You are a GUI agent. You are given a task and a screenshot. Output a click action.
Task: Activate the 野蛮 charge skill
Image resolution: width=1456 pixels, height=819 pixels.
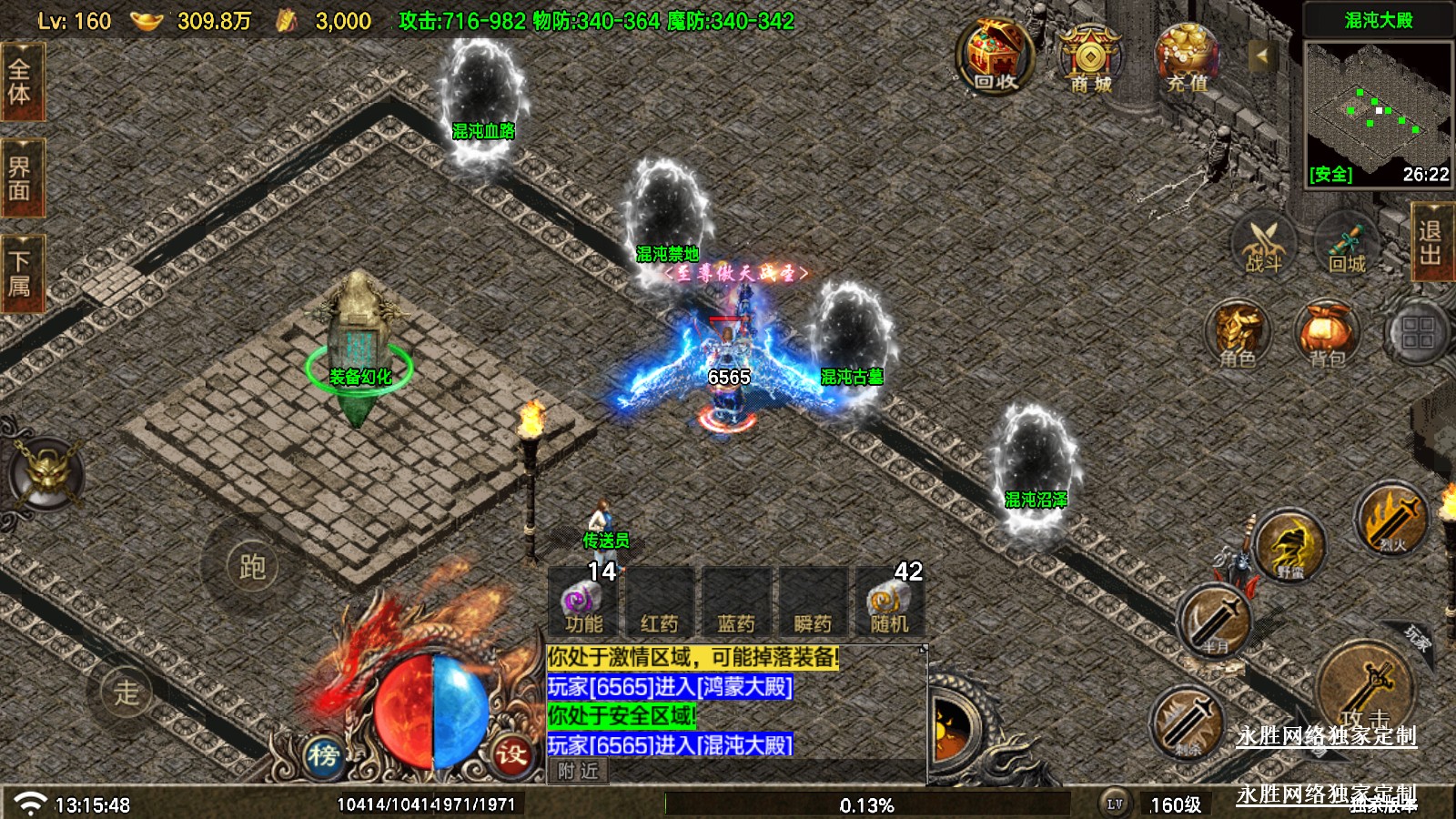1289,546
